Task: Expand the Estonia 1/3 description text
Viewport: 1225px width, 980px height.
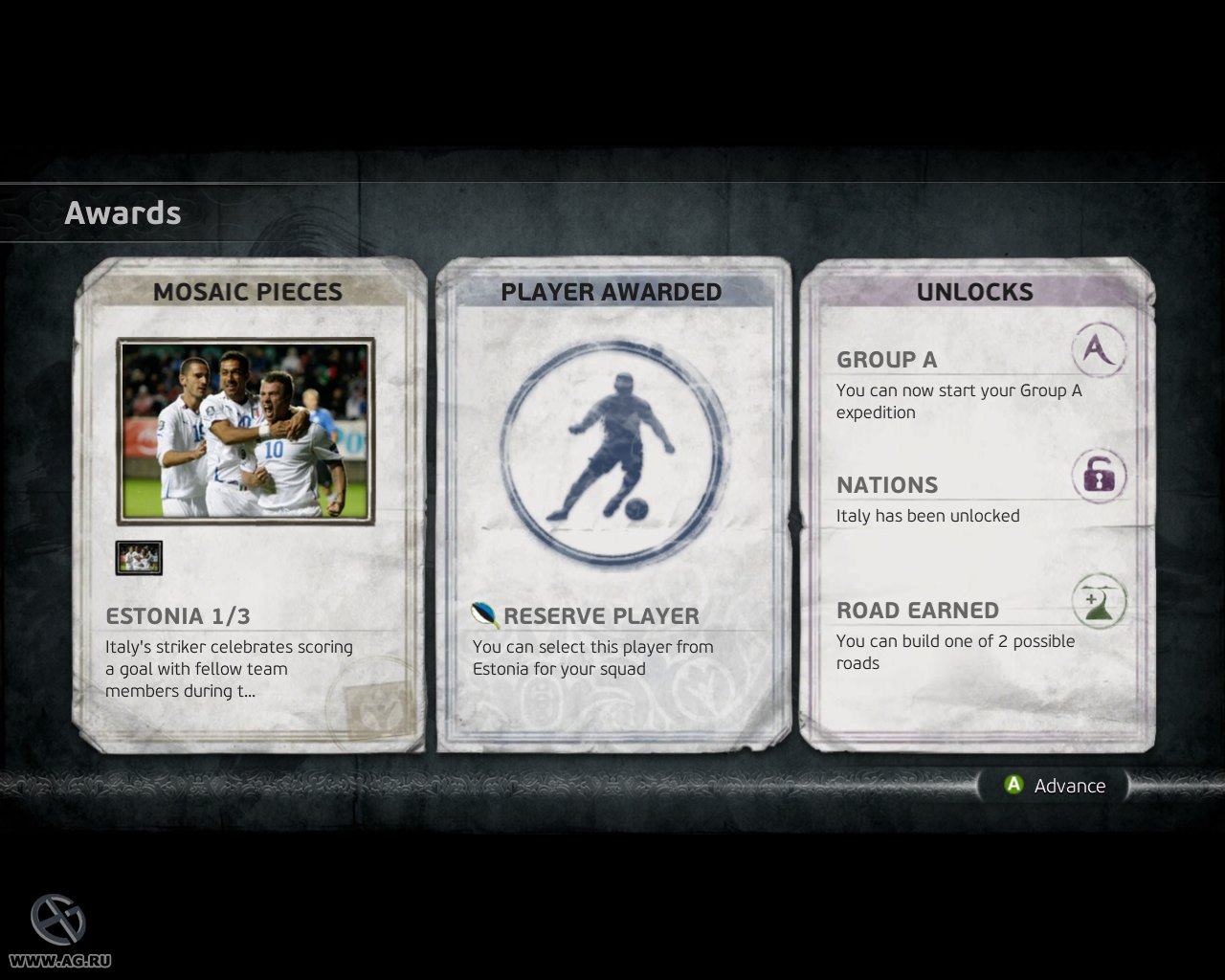Action: click(x=228, y=668)
